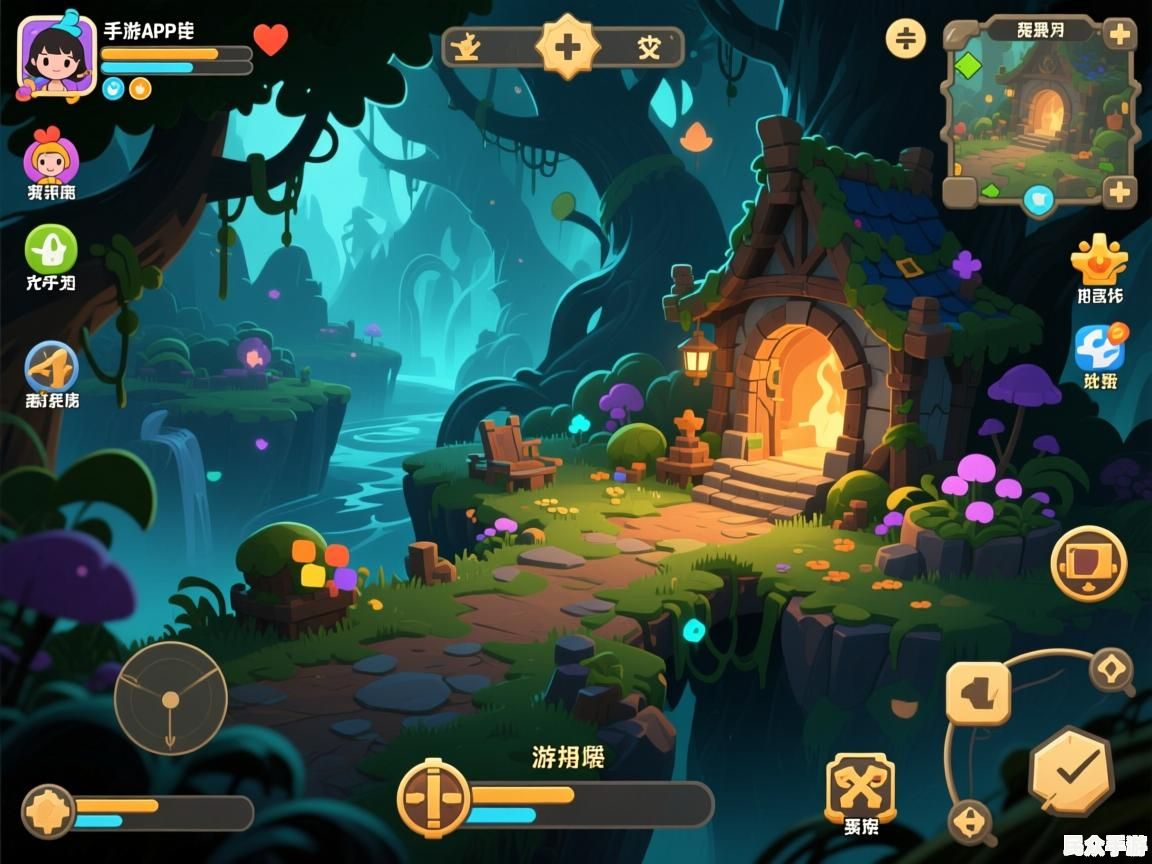Click the plus button in top bar
This screenshot has height=864, width=1152.
tap(567, 47)
